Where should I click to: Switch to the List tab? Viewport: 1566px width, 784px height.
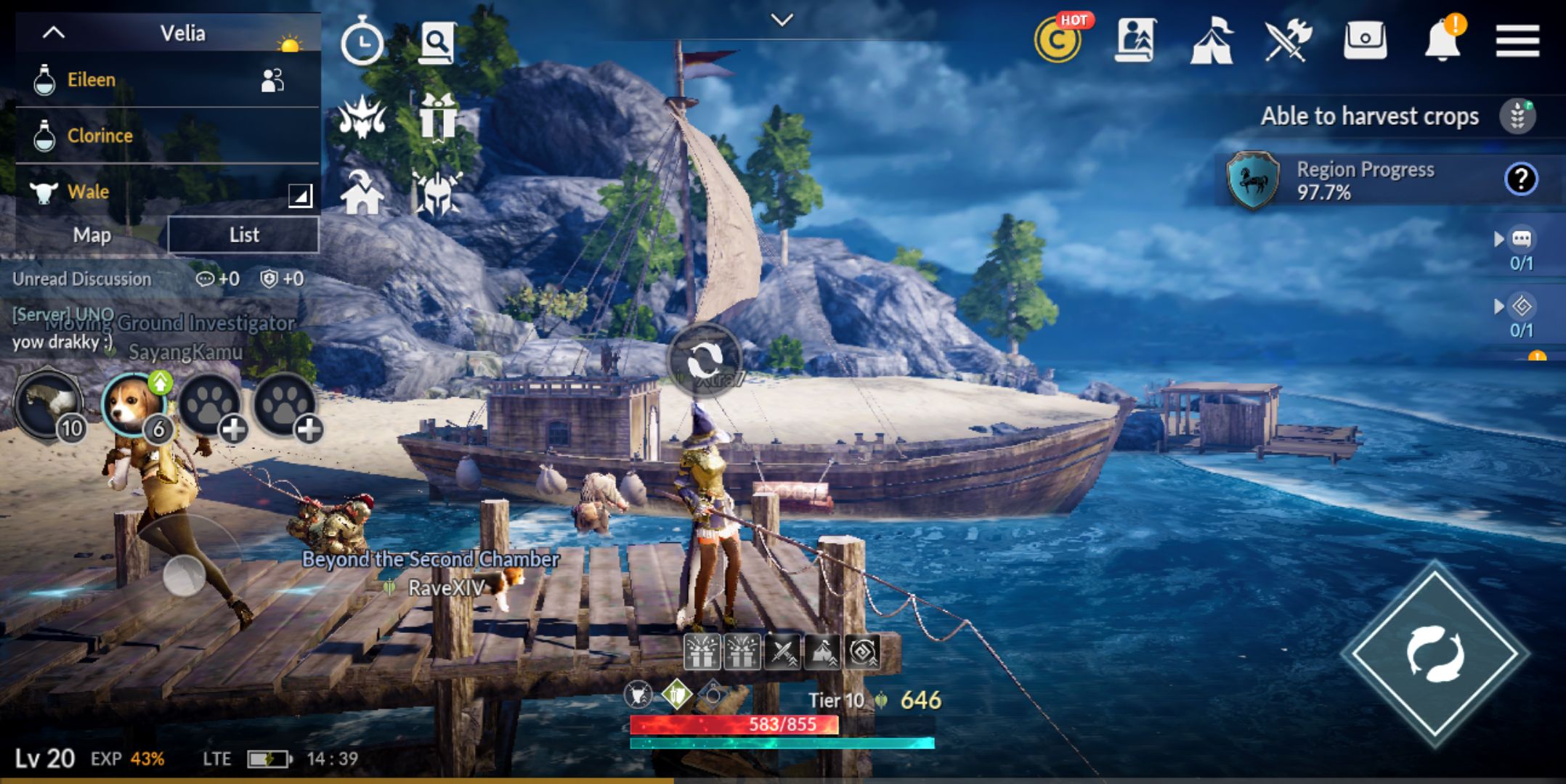[x=243, y=235]
